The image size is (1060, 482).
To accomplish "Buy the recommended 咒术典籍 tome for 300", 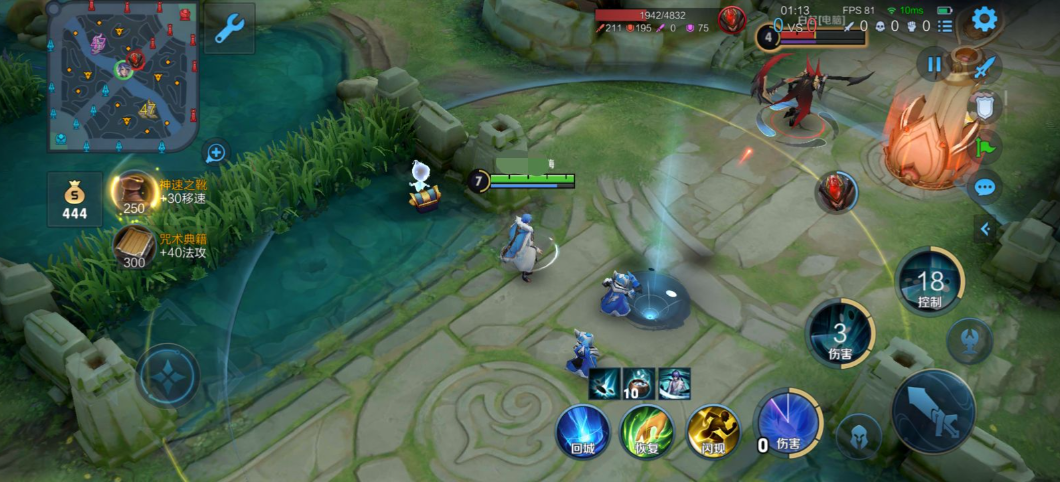I will [134, 247].
